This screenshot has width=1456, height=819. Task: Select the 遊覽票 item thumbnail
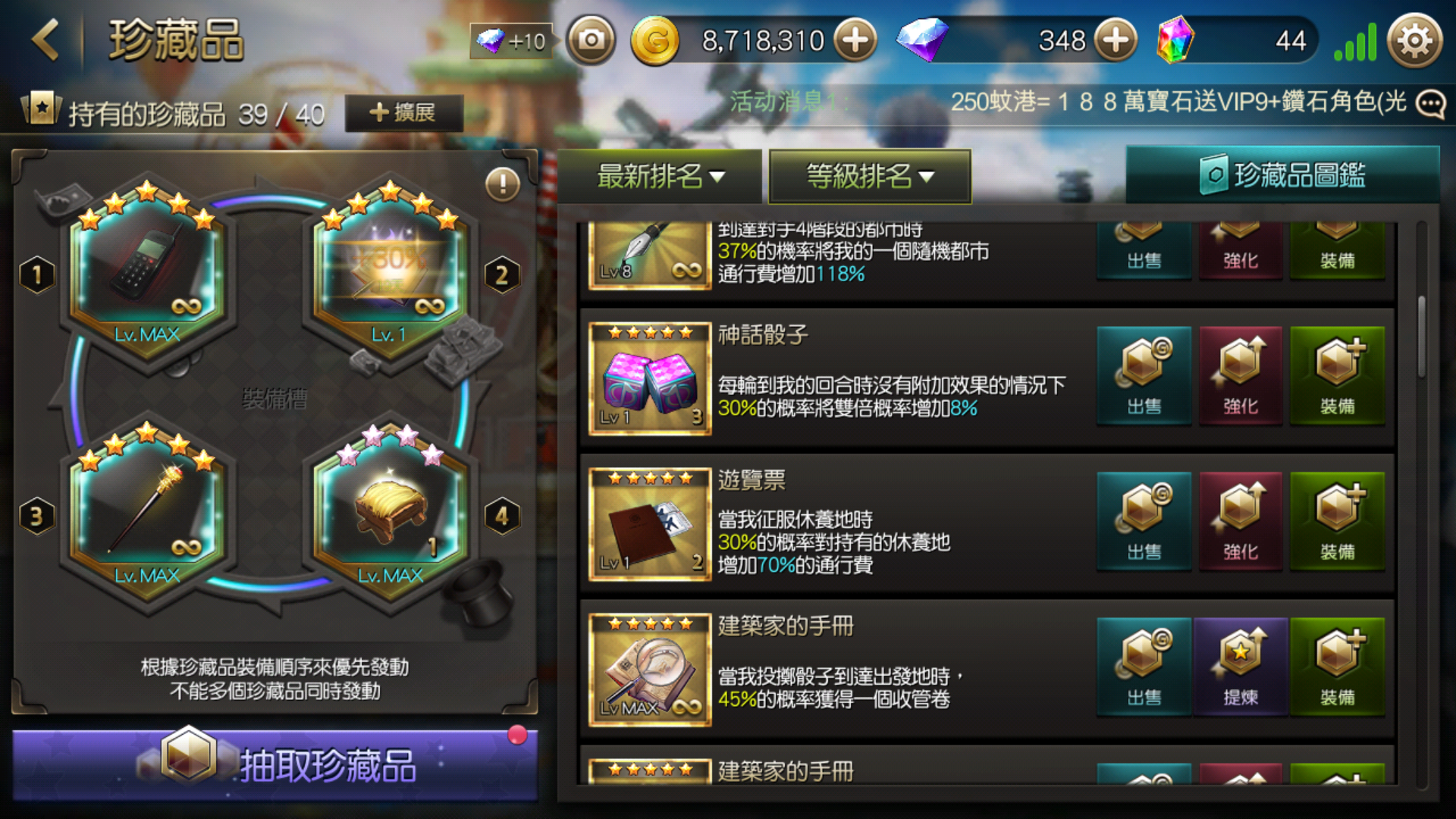(650, 525)
